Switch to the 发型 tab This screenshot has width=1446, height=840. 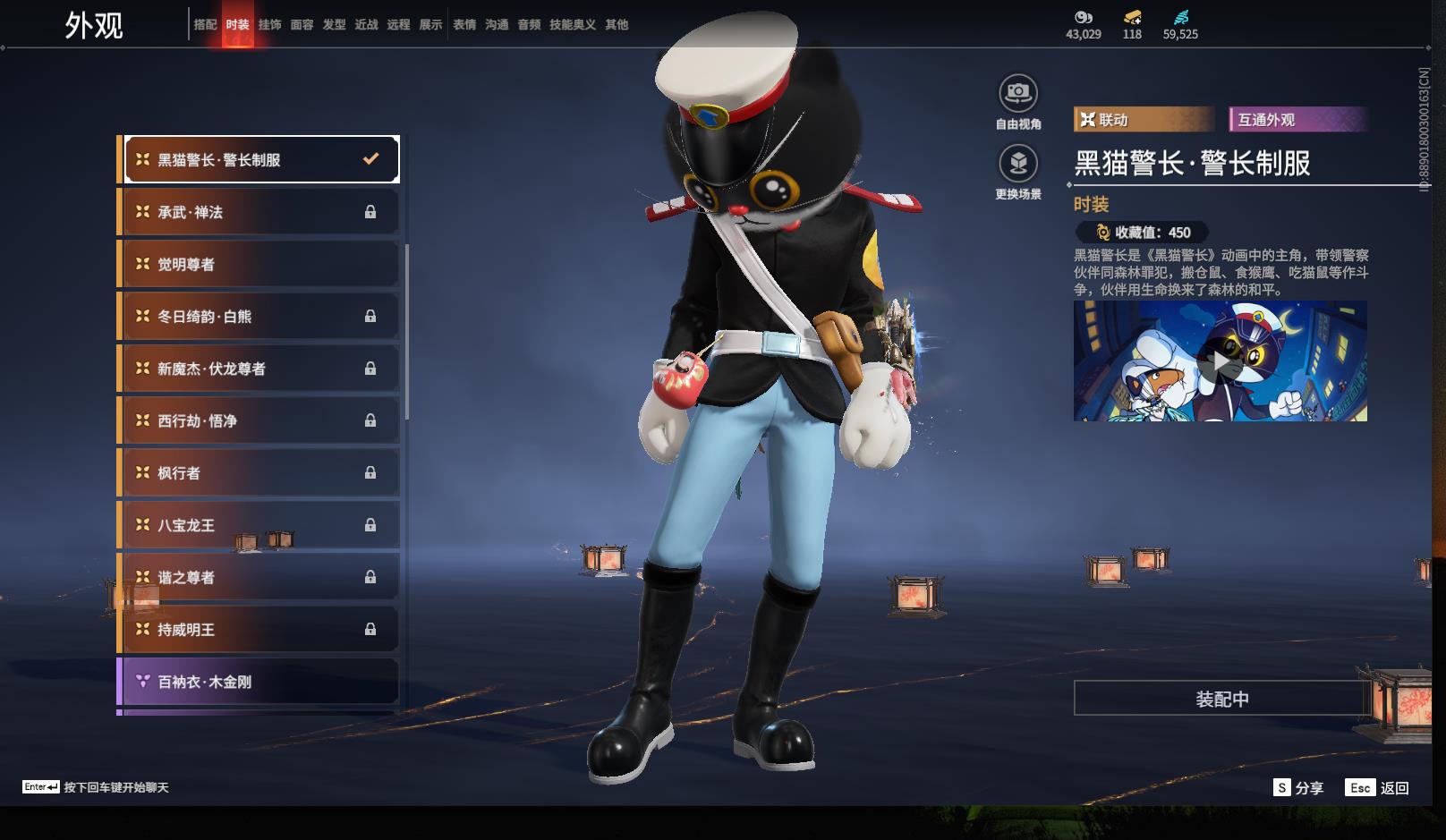tap(334, 25)
